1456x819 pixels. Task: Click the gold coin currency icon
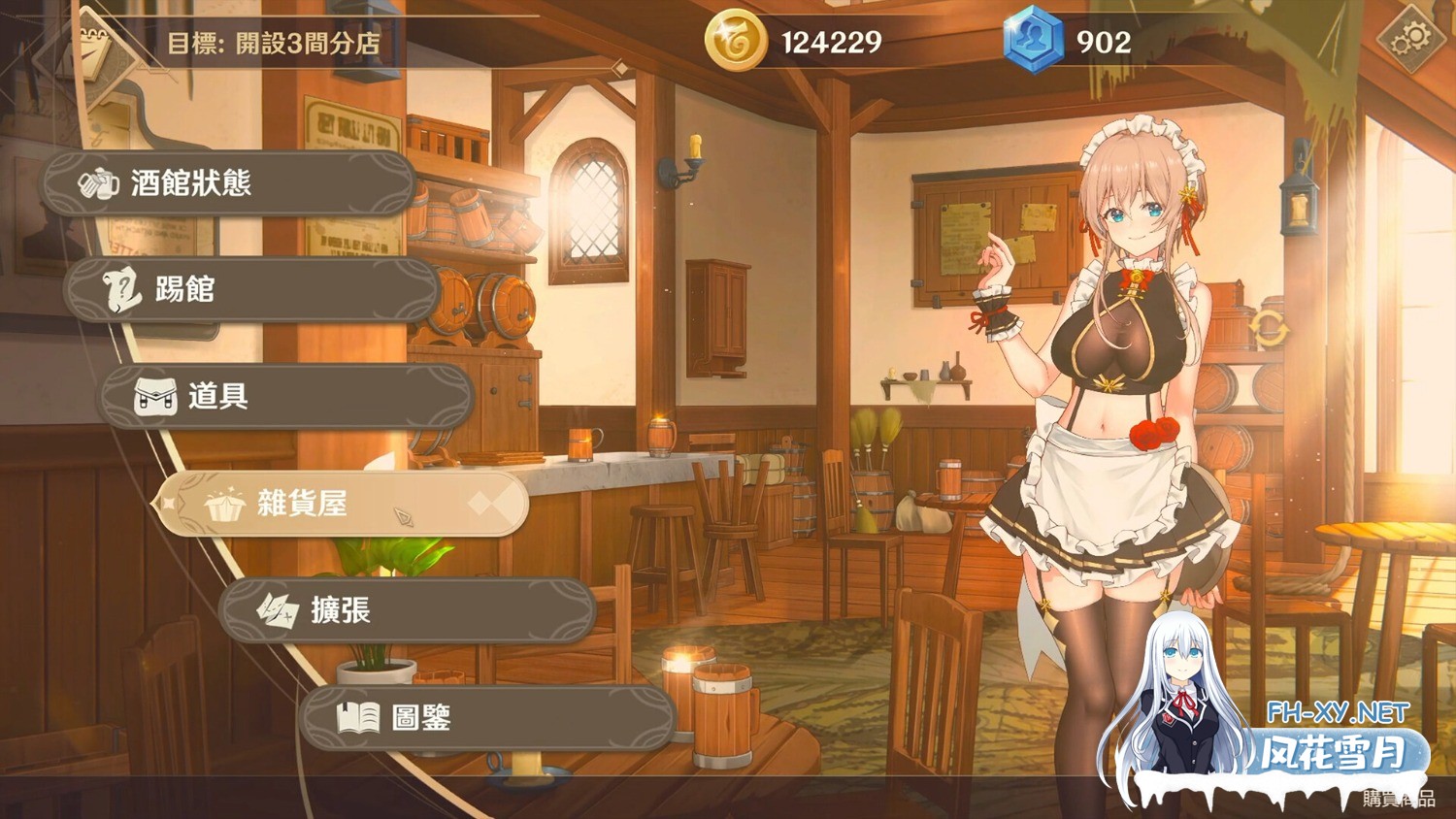pyautogui.click(x=735, y=41)
